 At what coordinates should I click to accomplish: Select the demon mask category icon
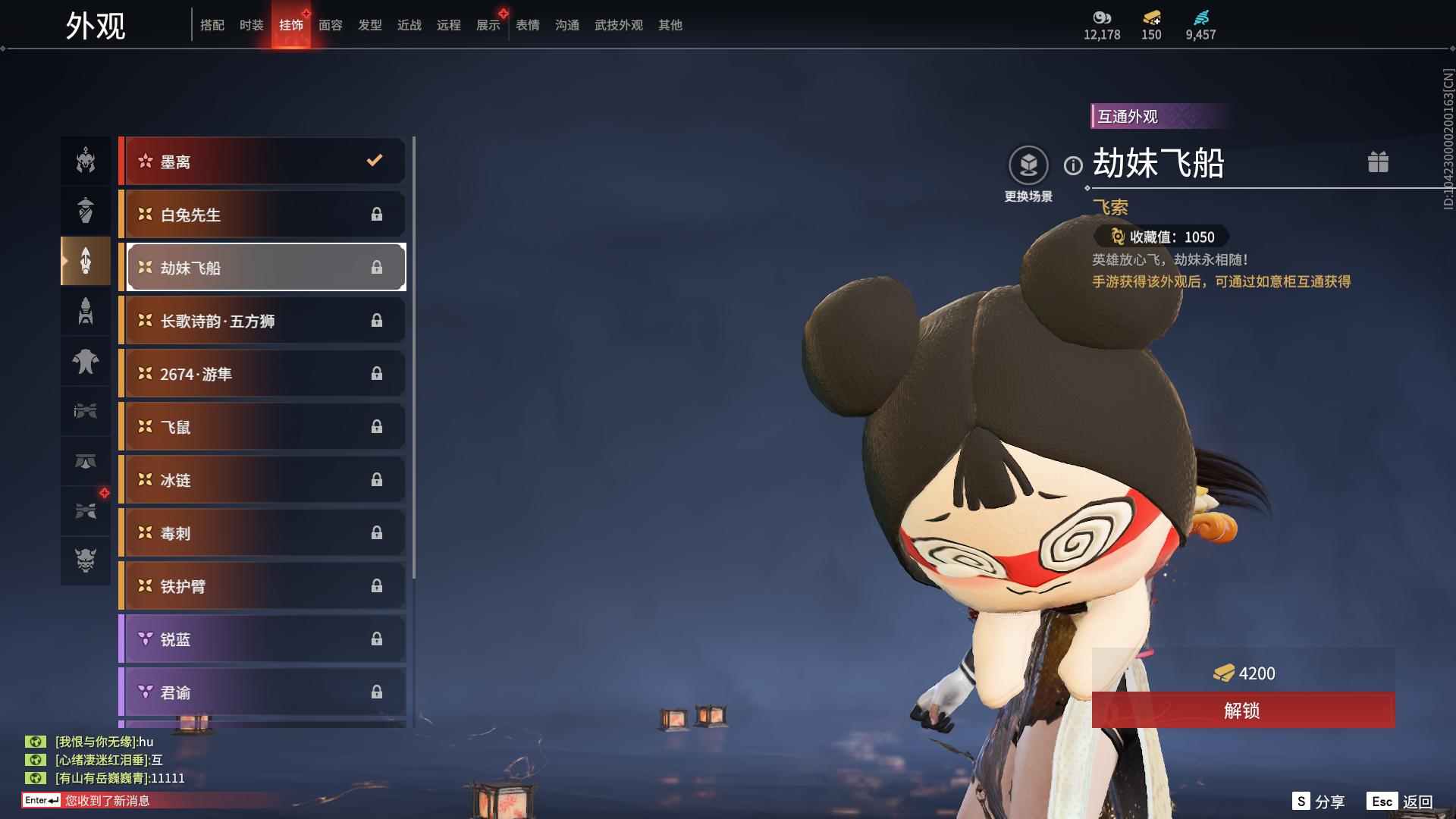coord(86,560)
